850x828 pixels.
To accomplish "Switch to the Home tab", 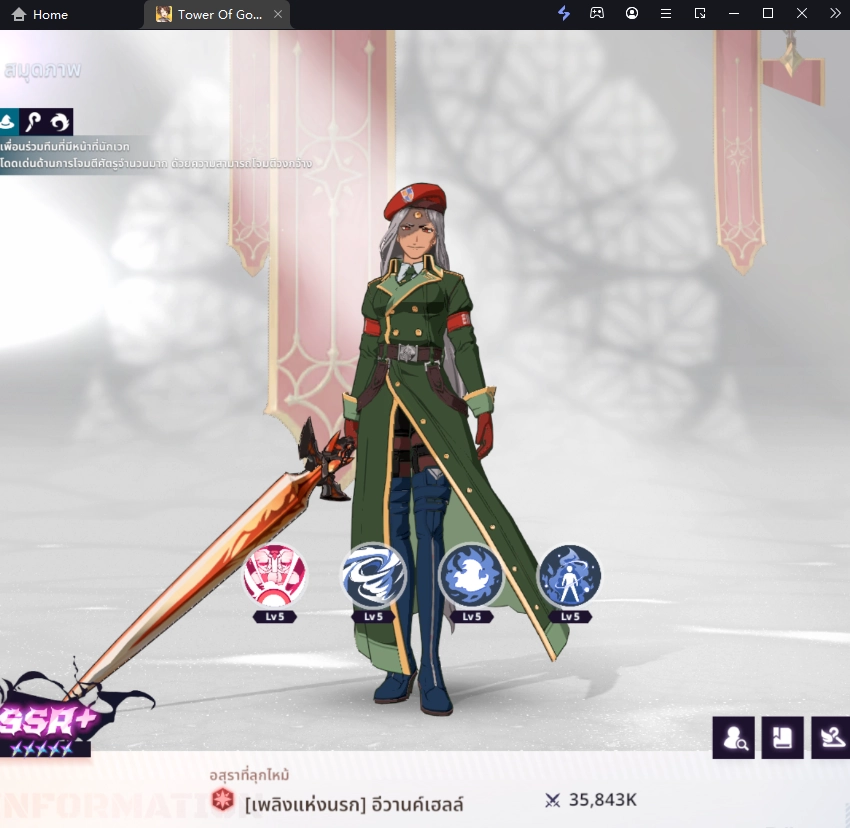I will [x=40, y=15].
